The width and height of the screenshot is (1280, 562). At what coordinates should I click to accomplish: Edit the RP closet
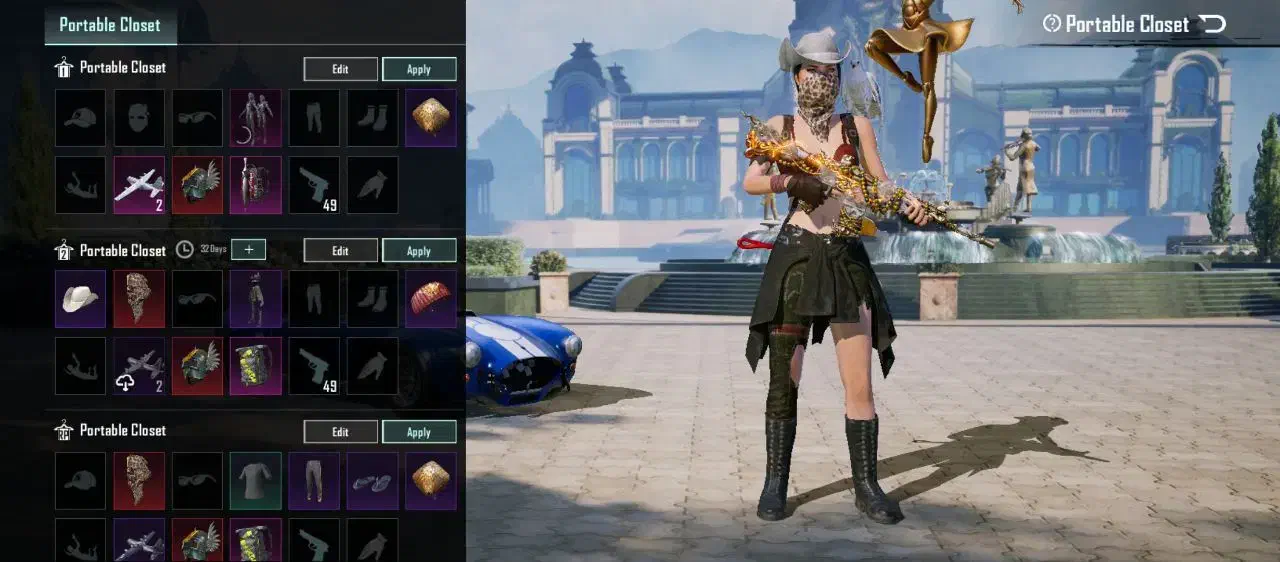[x=340, y=432]
